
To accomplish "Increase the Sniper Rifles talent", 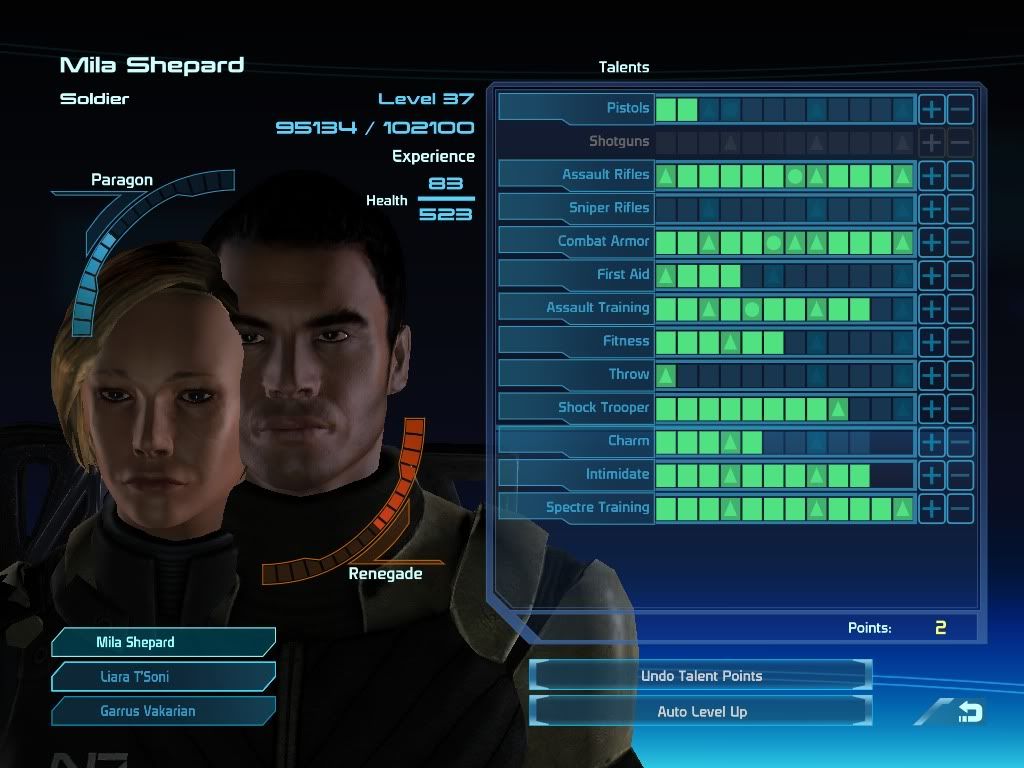I will (931, 208).
